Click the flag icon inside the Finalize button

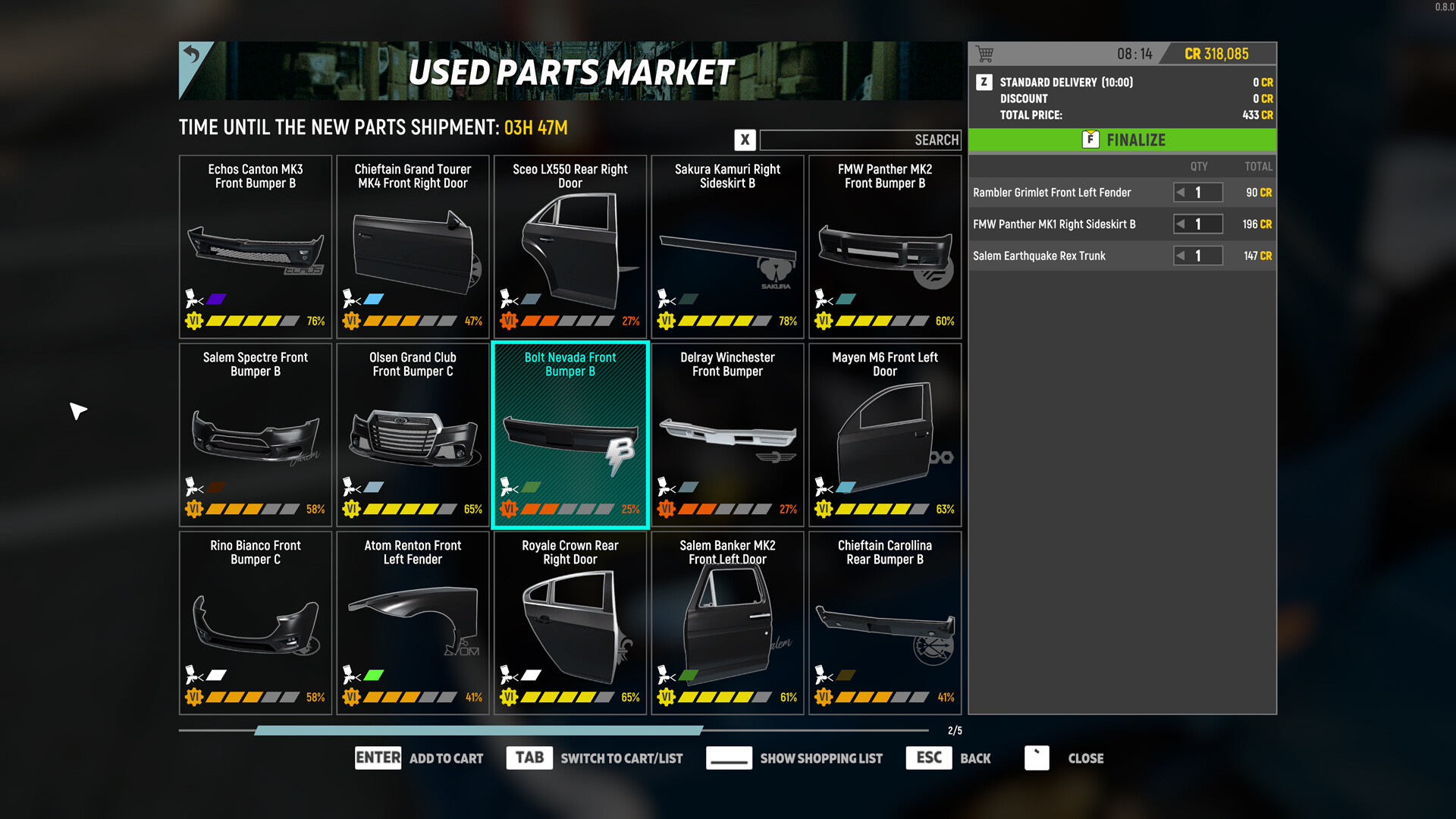click(1090, 140)
